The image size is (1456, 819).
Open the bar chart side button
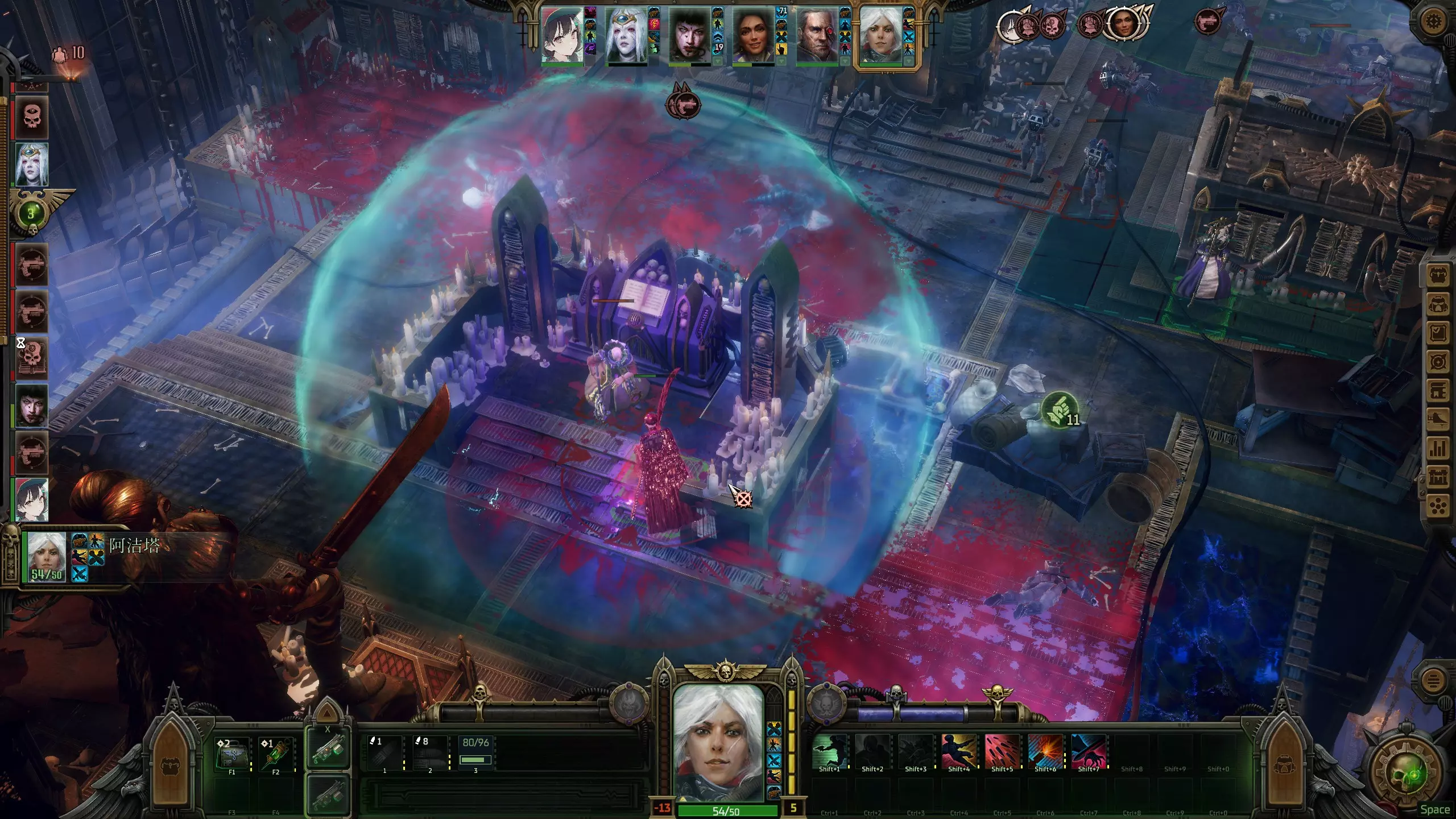pyautogui.click(x=1438, y=448)
